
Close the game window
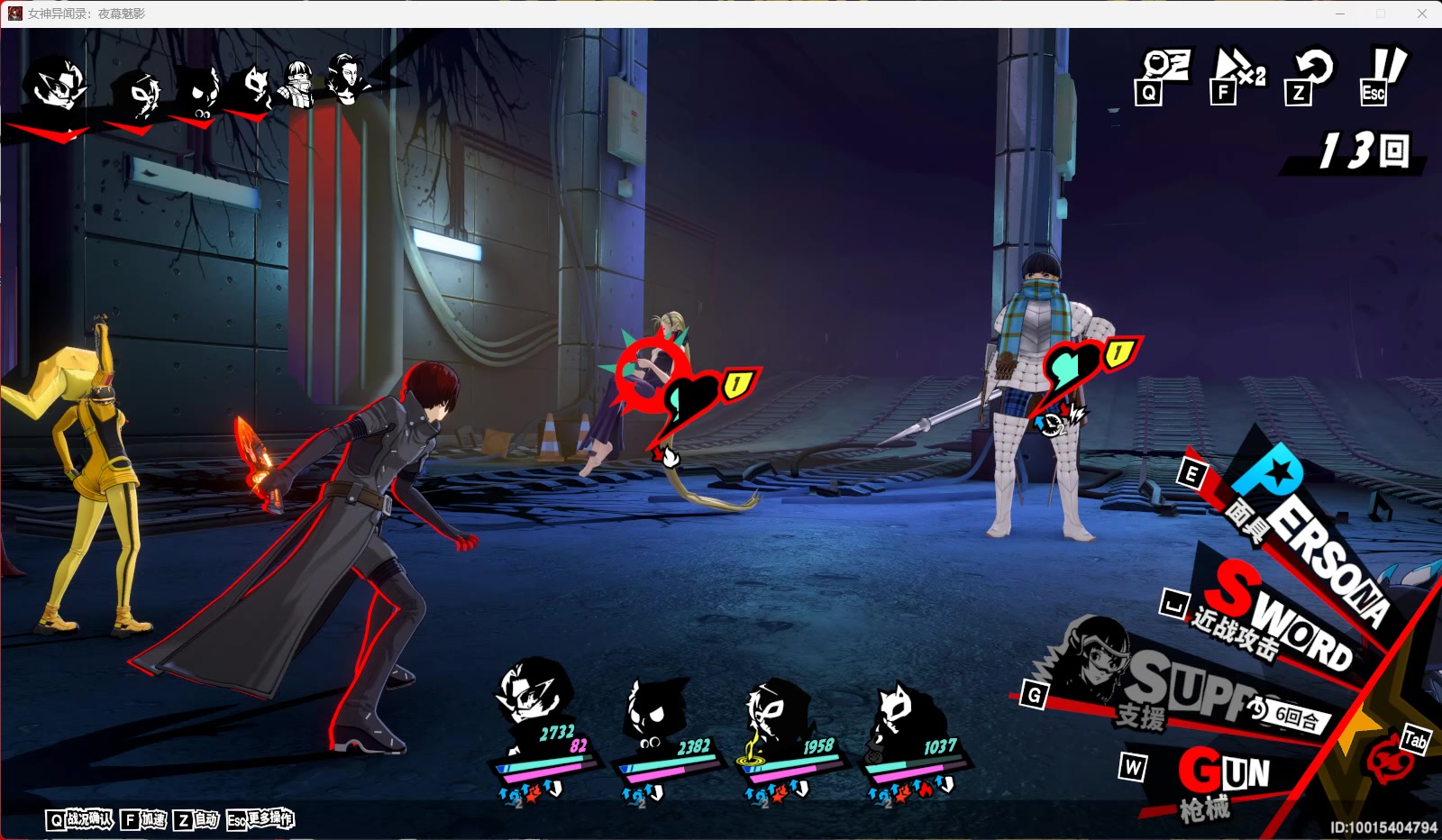point(1421,14)
